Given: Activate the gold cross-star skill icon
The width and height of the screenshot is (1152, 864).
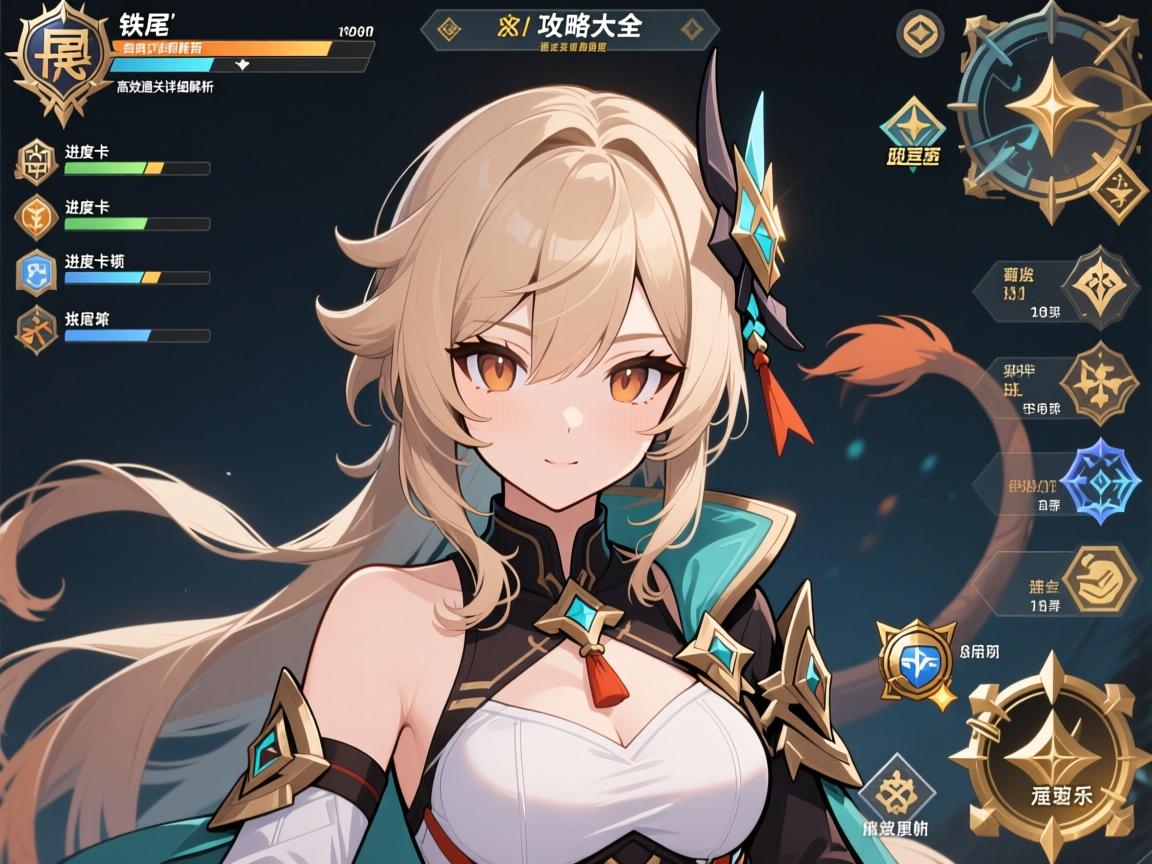Looking at the screenshot, I should tap(1097, 384).
